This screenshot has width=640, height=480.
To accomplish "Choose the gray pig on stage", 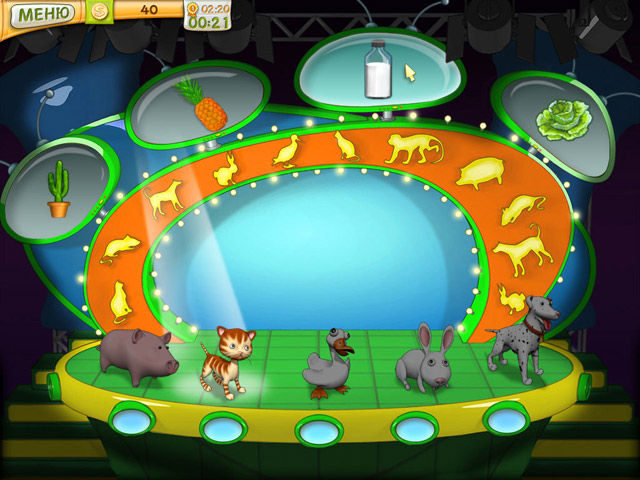I will pos(137,354).
